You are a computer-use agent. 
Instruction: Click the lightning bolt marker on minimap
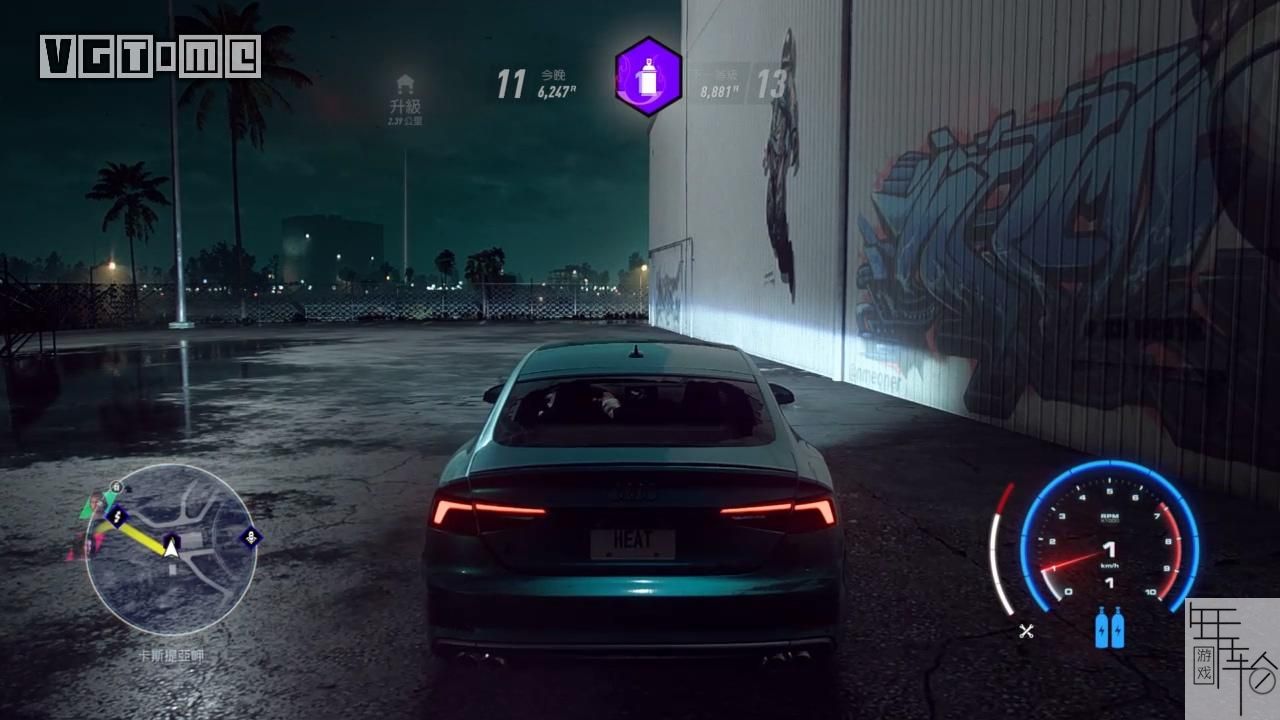pyautogui.click(x=118, y=517)
